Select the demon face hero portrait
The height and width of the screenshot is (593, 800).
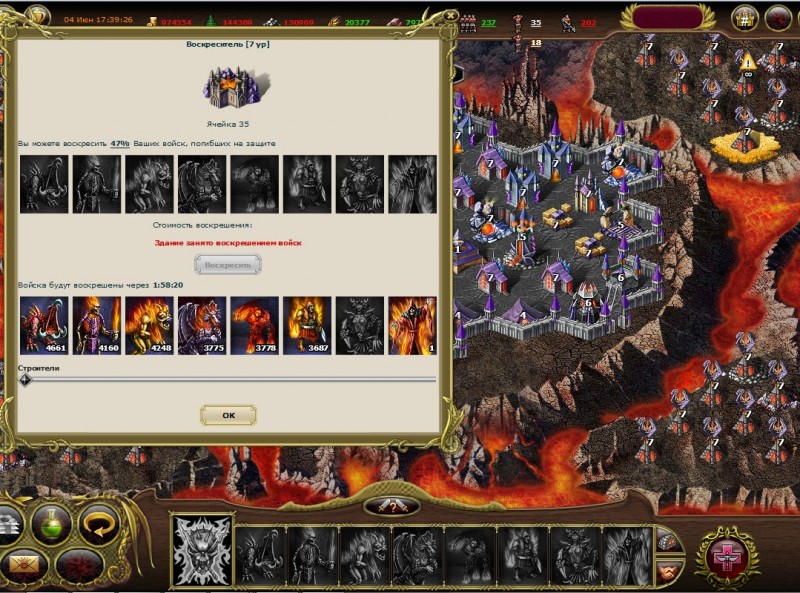coord(203,548)
